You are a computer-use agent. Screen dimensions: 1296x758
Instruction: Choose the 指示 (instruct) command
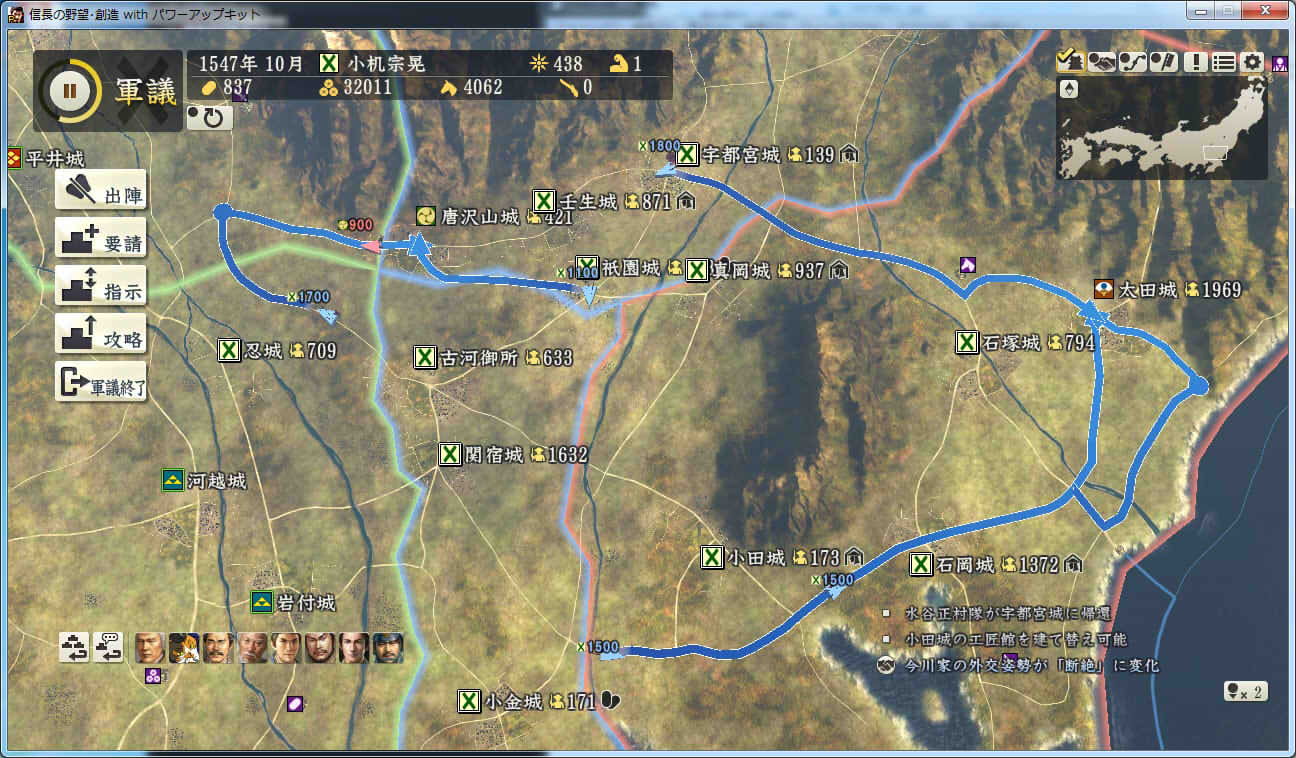(x=100, y=287)
